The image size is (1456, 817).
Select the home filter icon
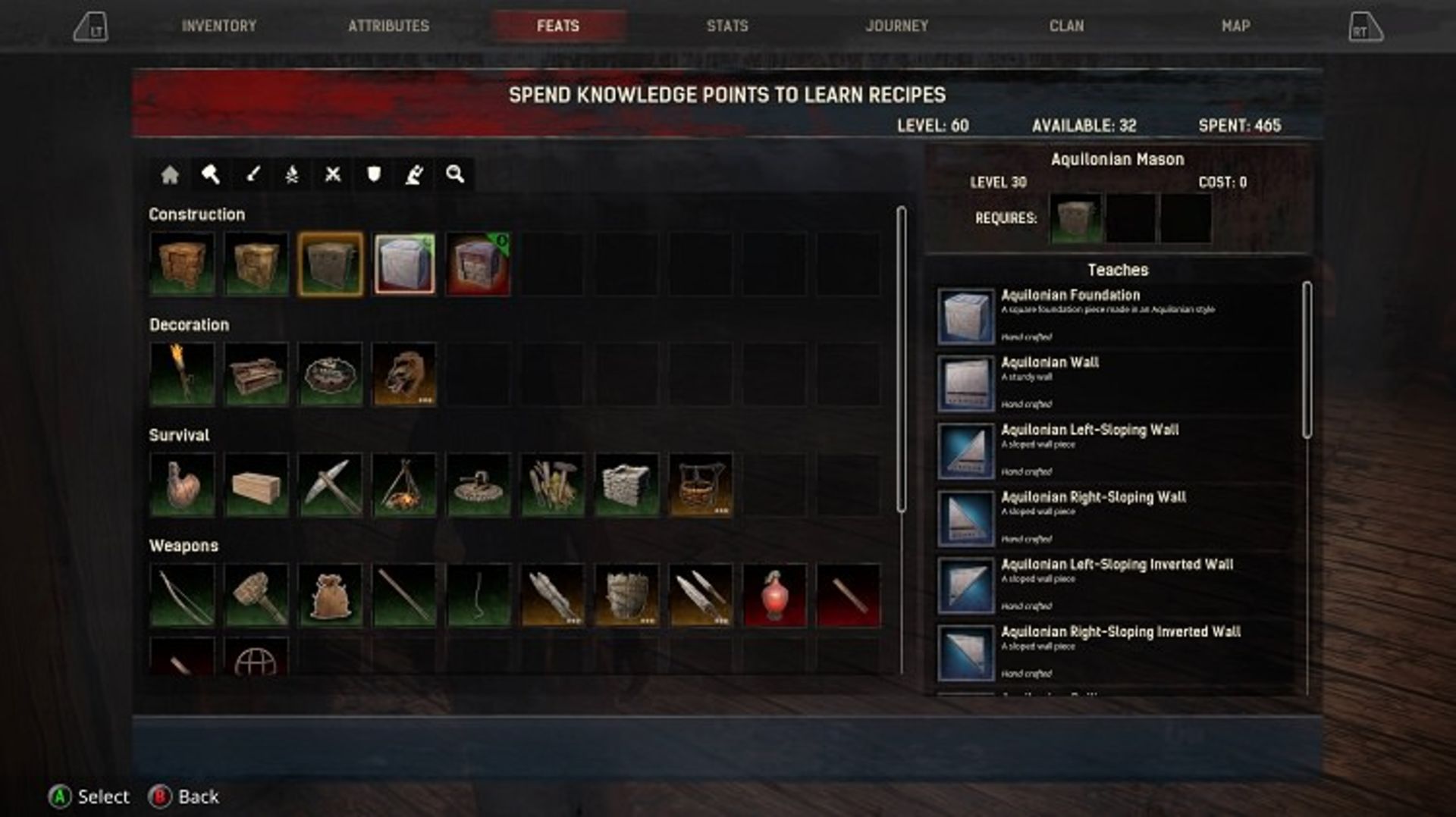(168, 175)
